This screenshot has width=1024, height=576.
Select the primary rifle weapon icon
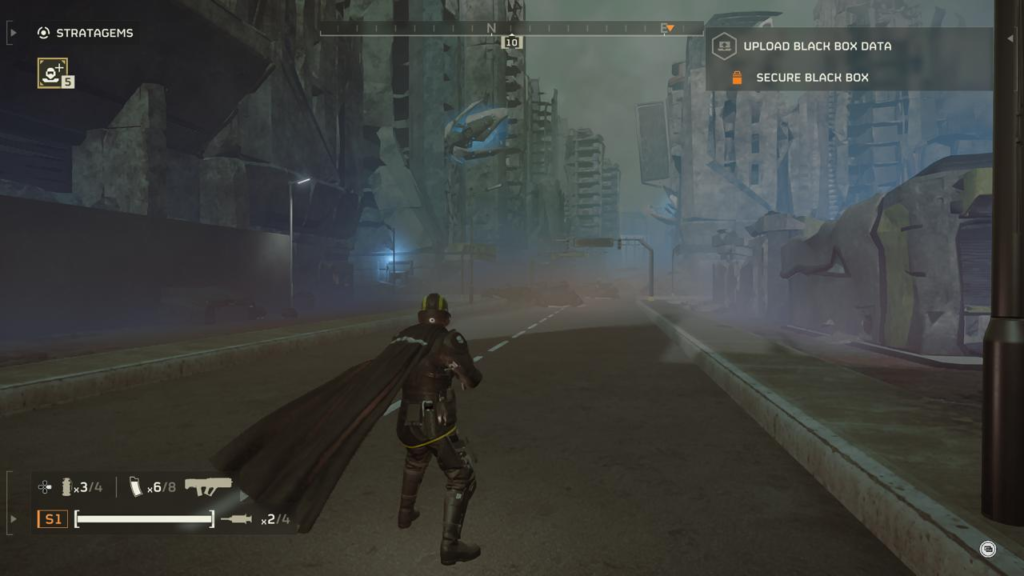[208, 487]
